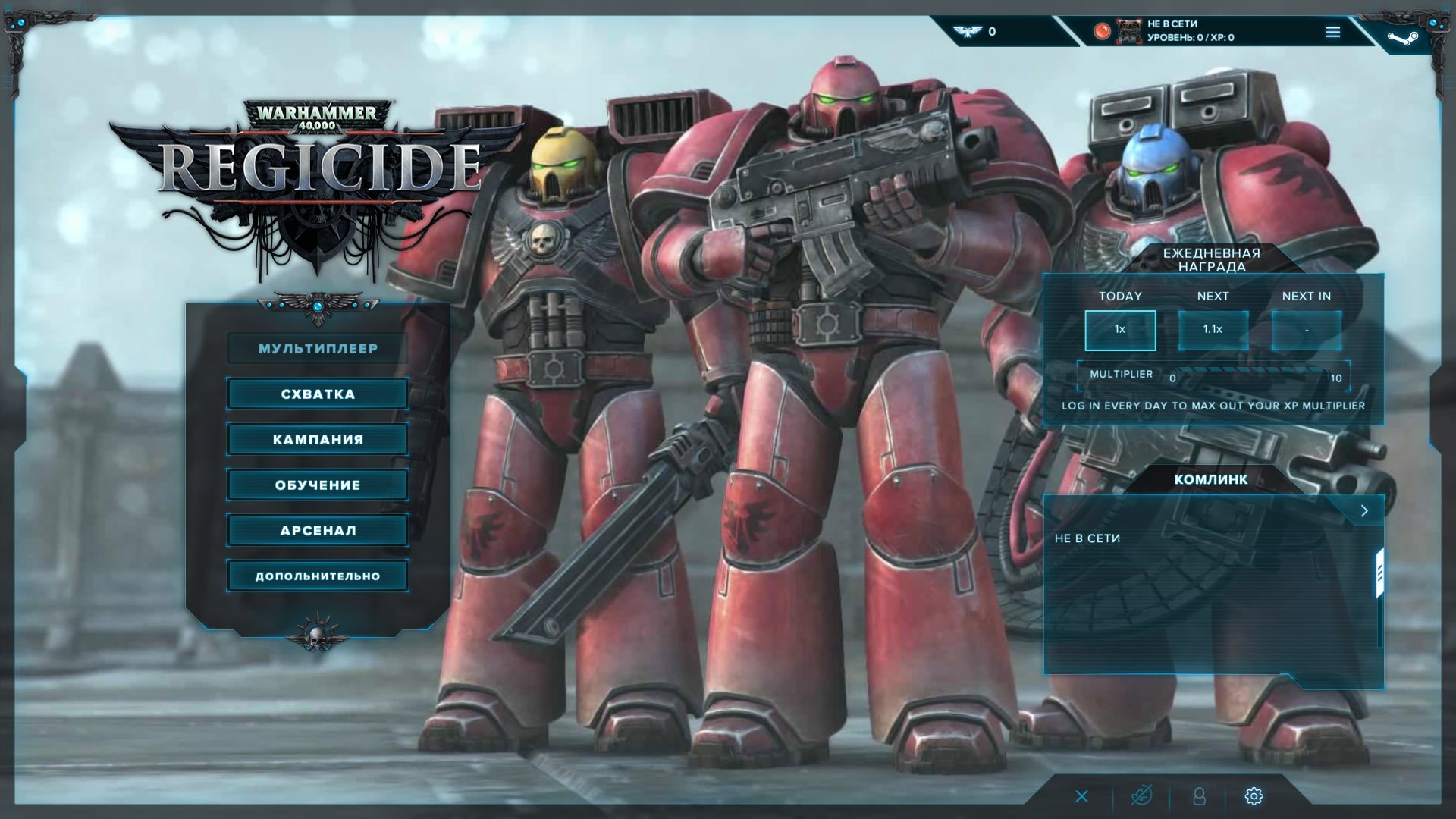Image resolution: width=1456 pixels, height=819 pixels.
Task: Start the Кампания mode
Action: (x=318, y=440)
